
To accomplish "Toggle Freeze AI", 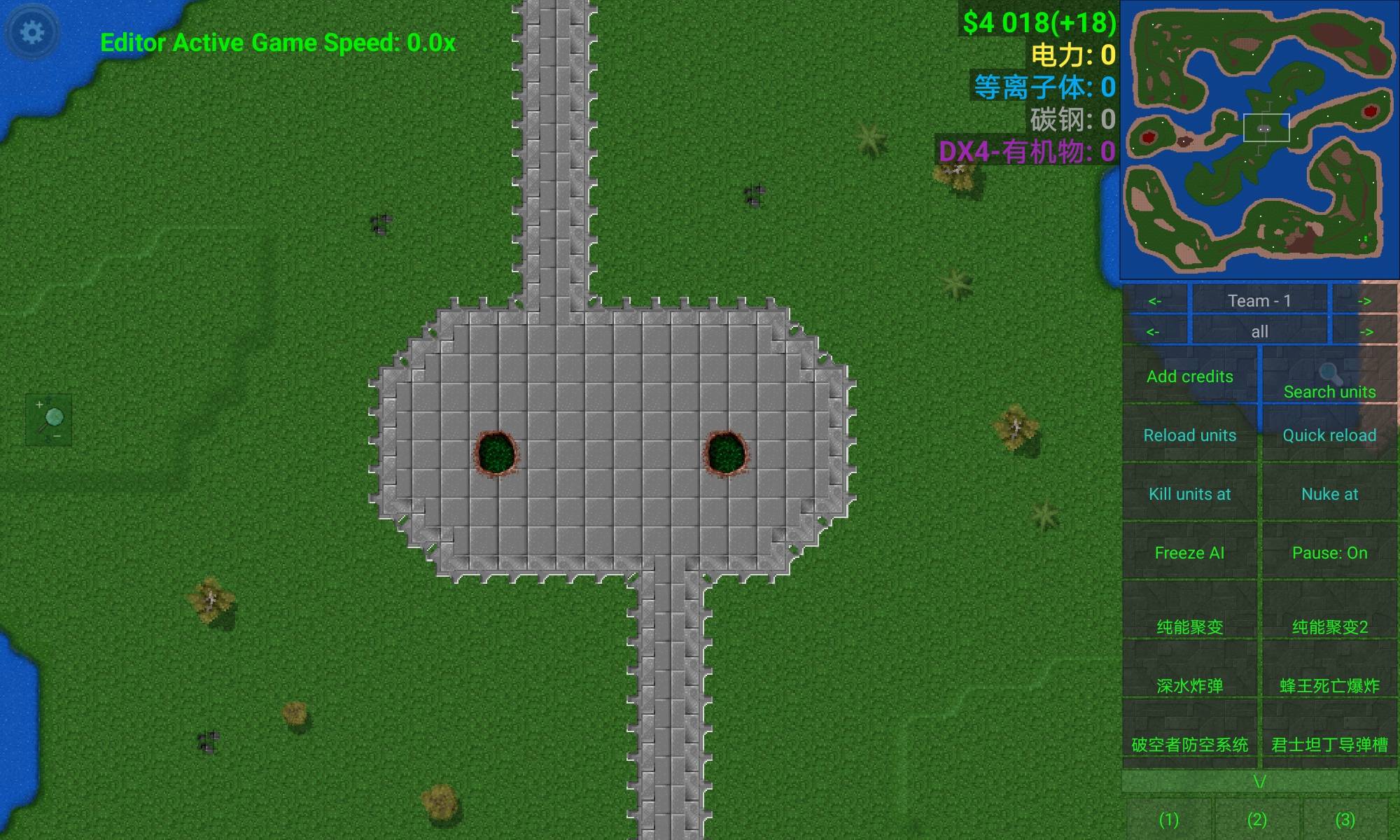I will (1189, 552).
